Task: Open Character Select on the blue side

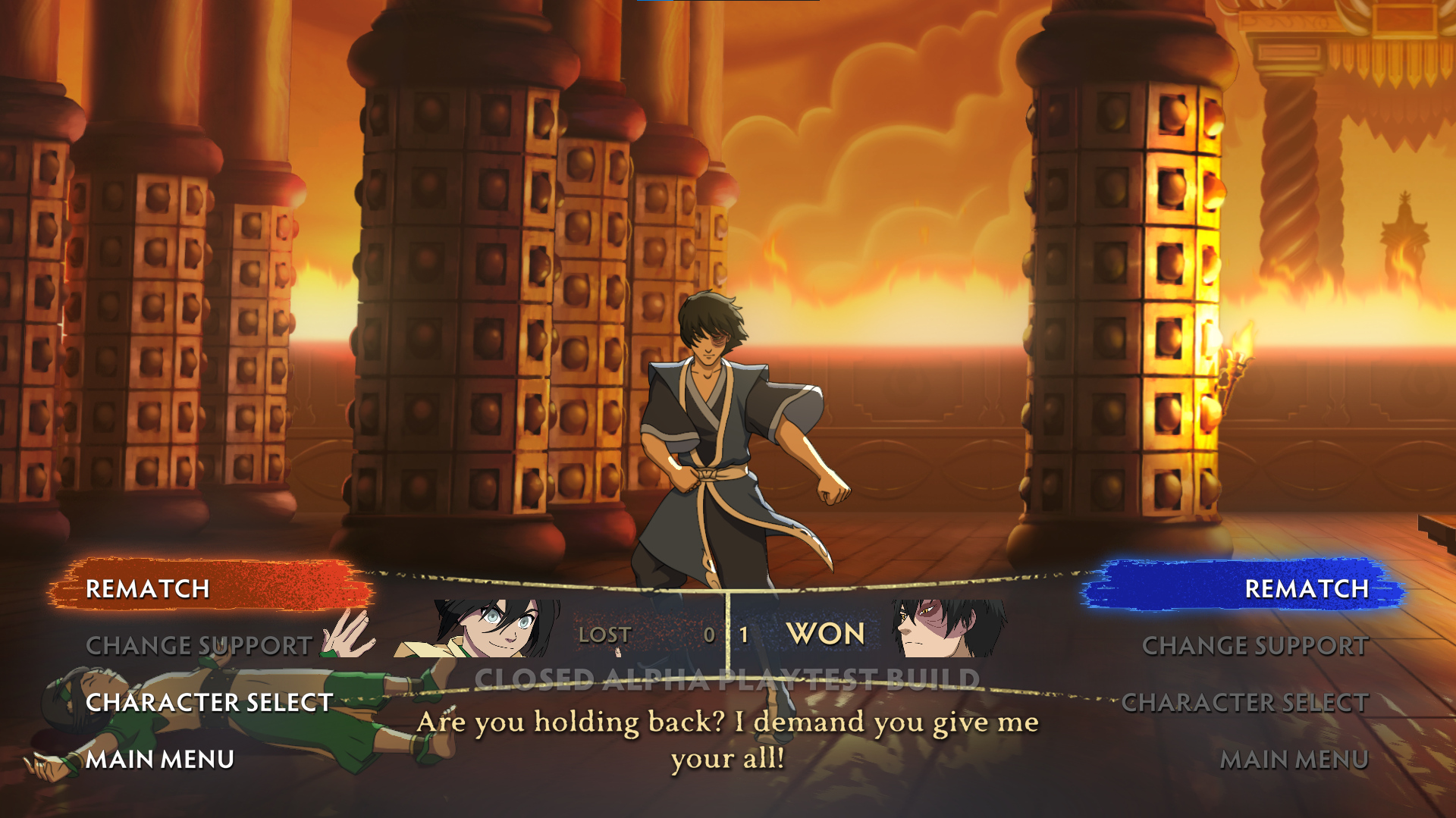Action: click(x=1244, y=702)
